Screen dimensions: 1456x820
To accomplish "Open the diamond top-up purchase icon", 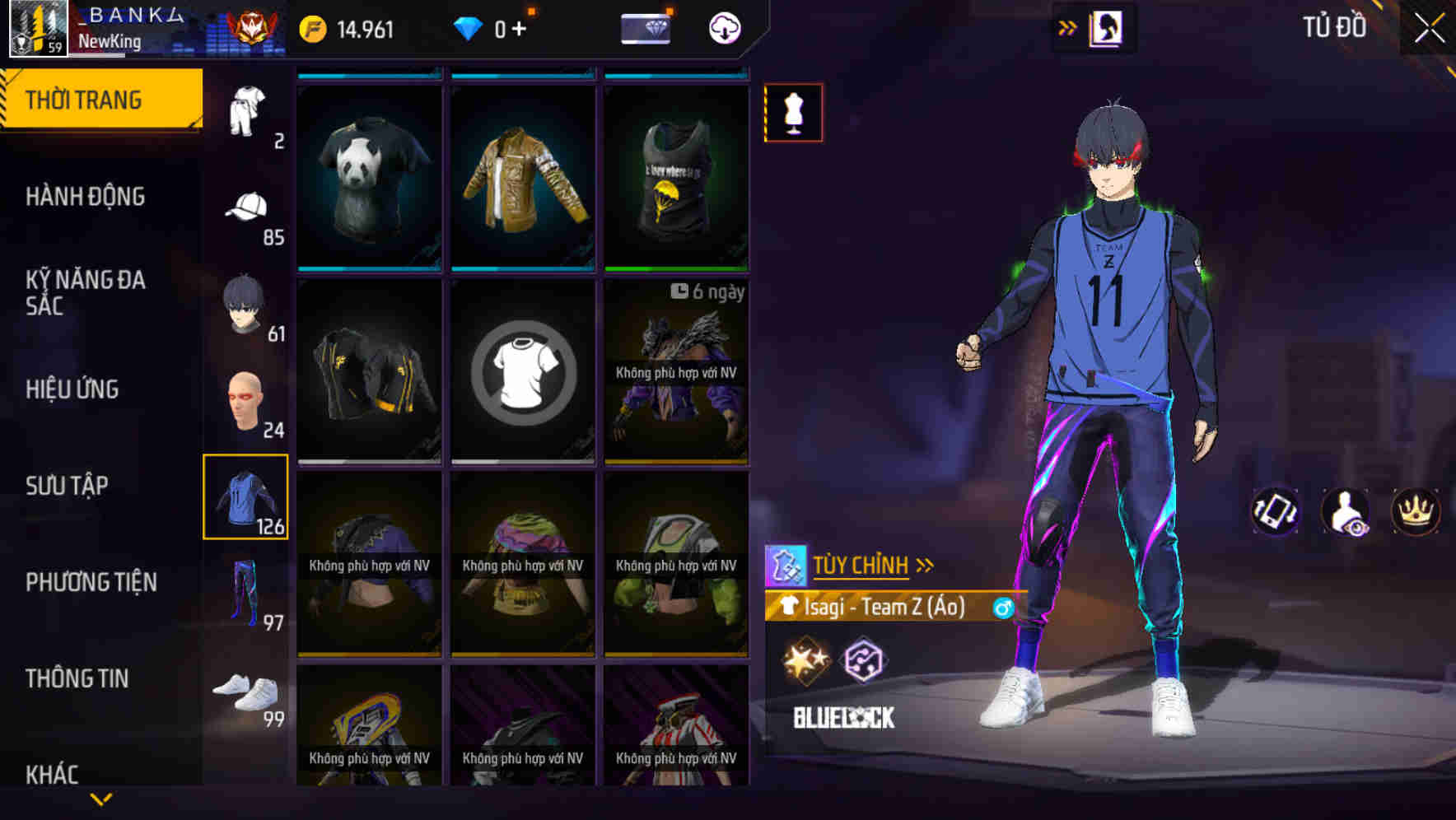I will (x=525, y=27).
